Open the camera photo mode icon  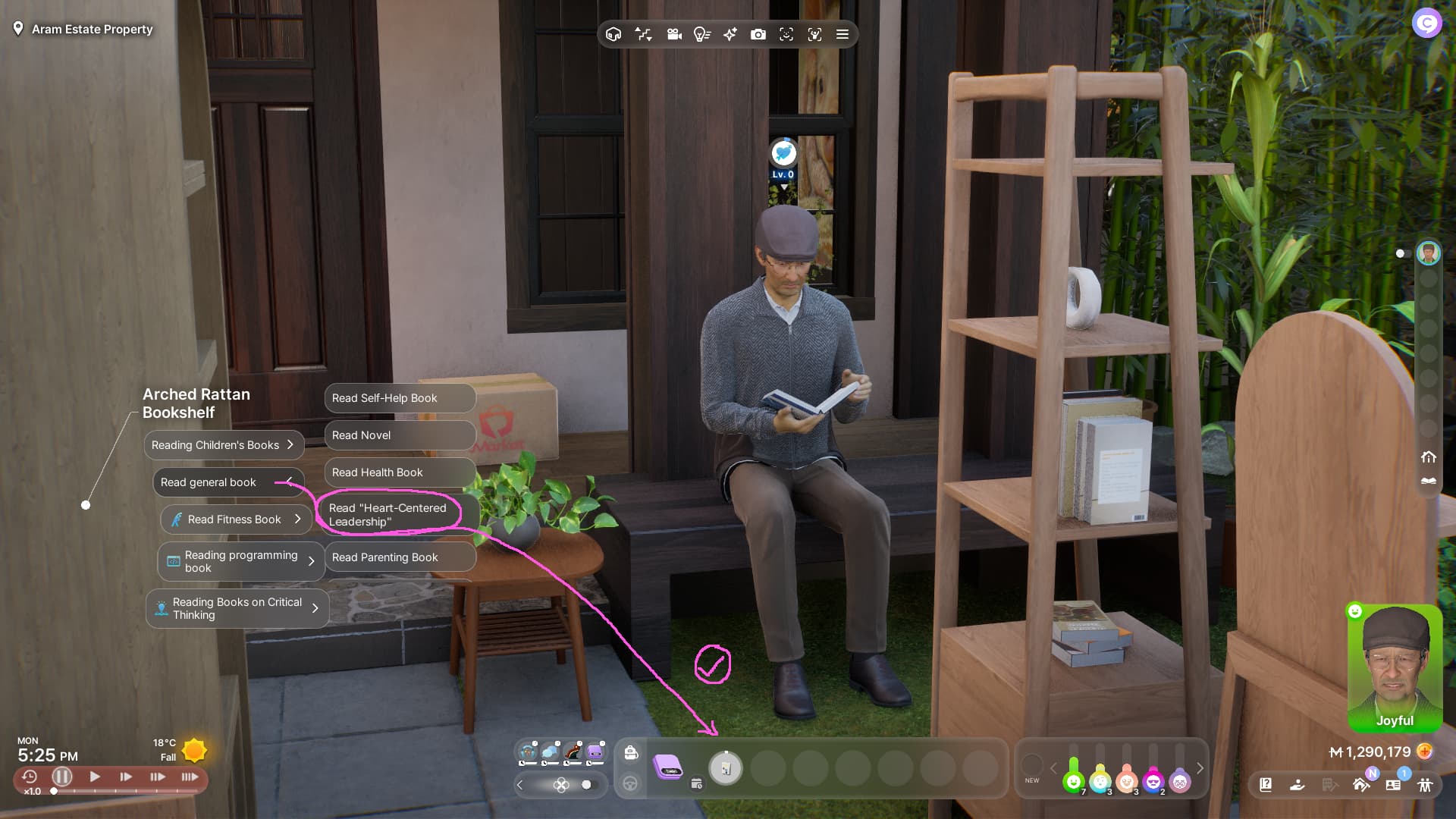[758, 34]
